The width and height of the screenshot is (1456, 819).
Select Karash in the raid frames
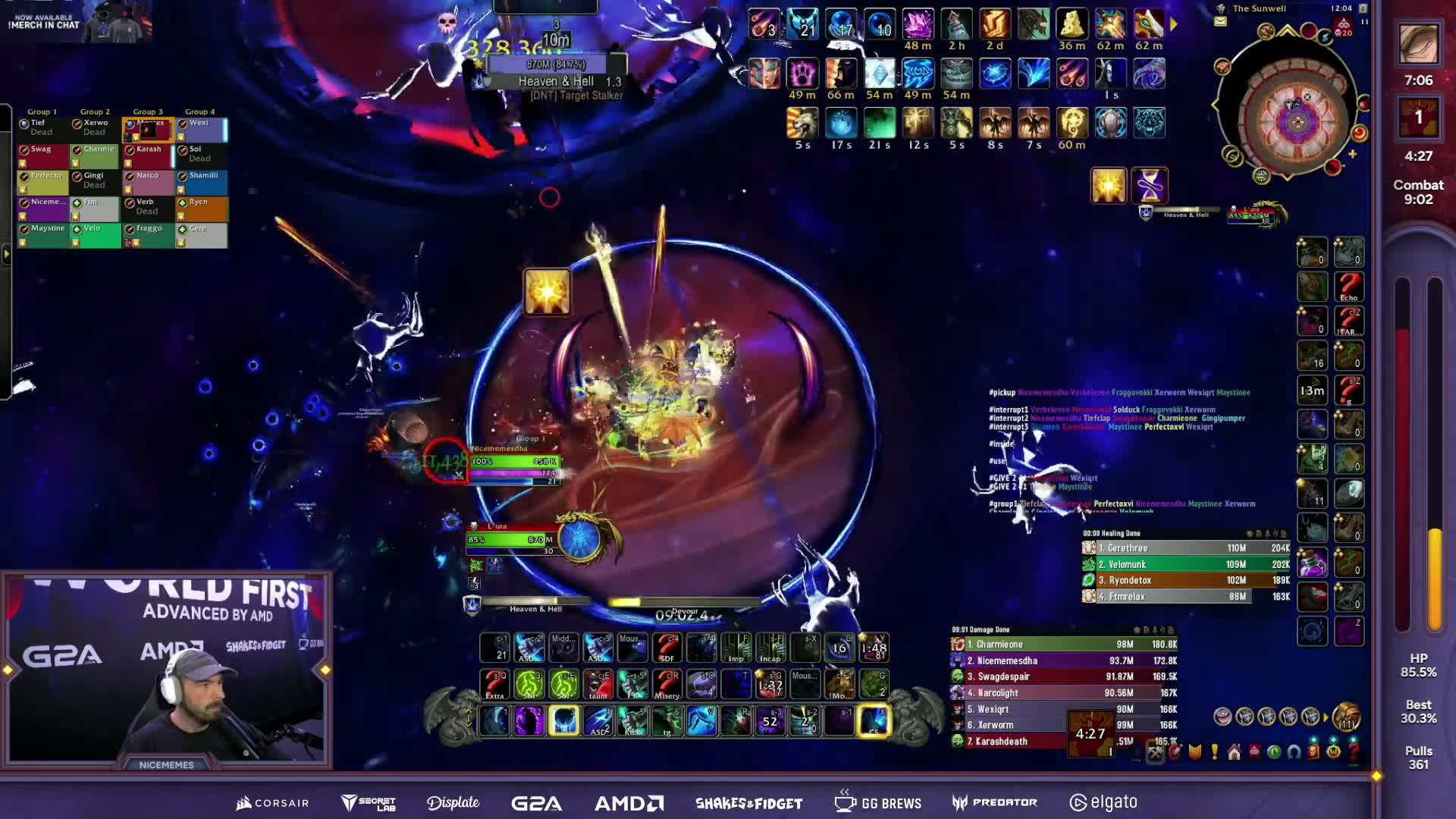coord(149,155)
